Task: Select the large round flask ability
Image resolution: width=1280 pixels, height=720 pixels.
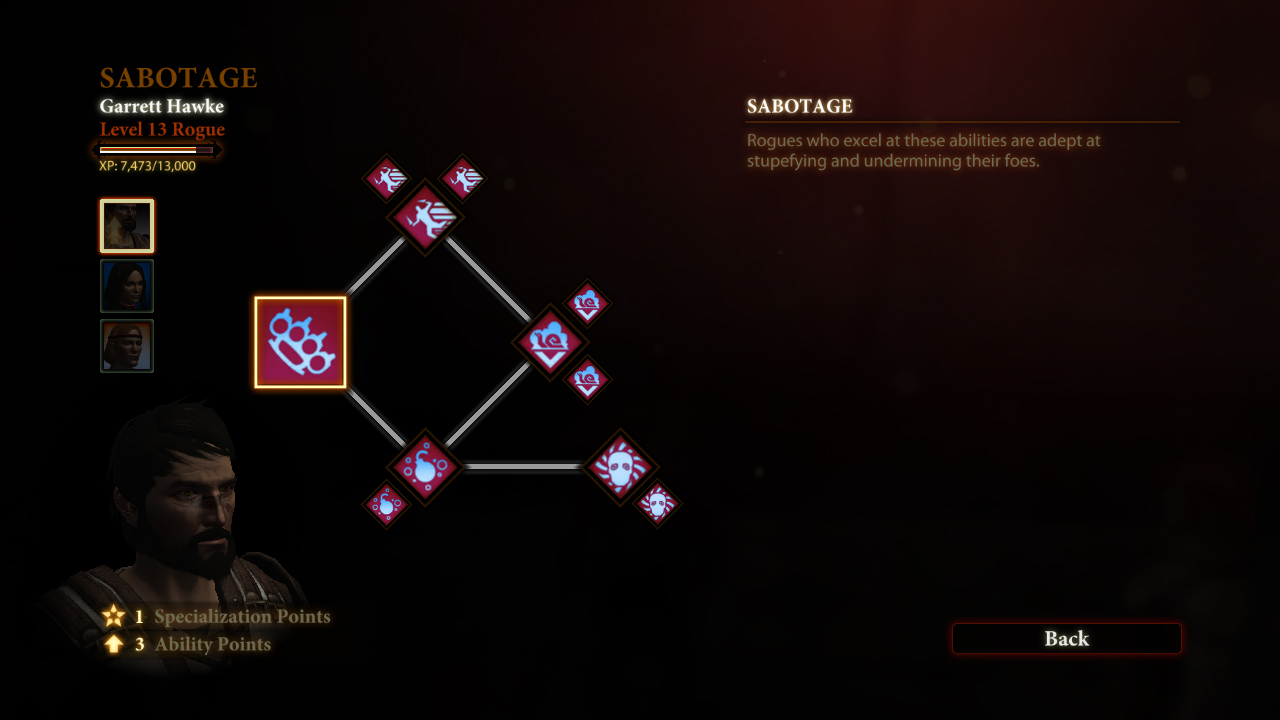Action: (425, 467)
